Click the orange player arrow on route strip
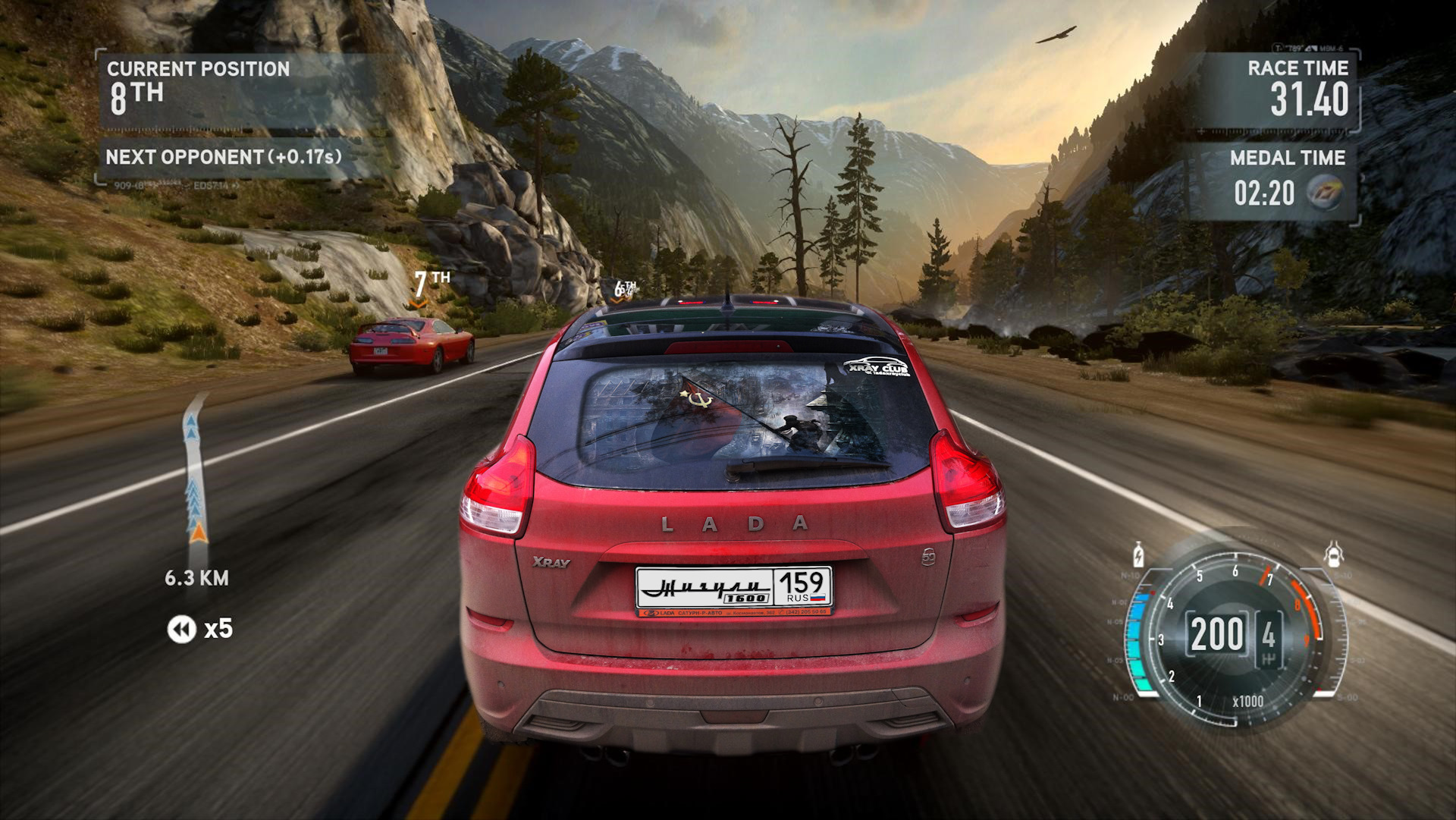Viewport: 1456px width, 820px height. (x=199, y=532)
